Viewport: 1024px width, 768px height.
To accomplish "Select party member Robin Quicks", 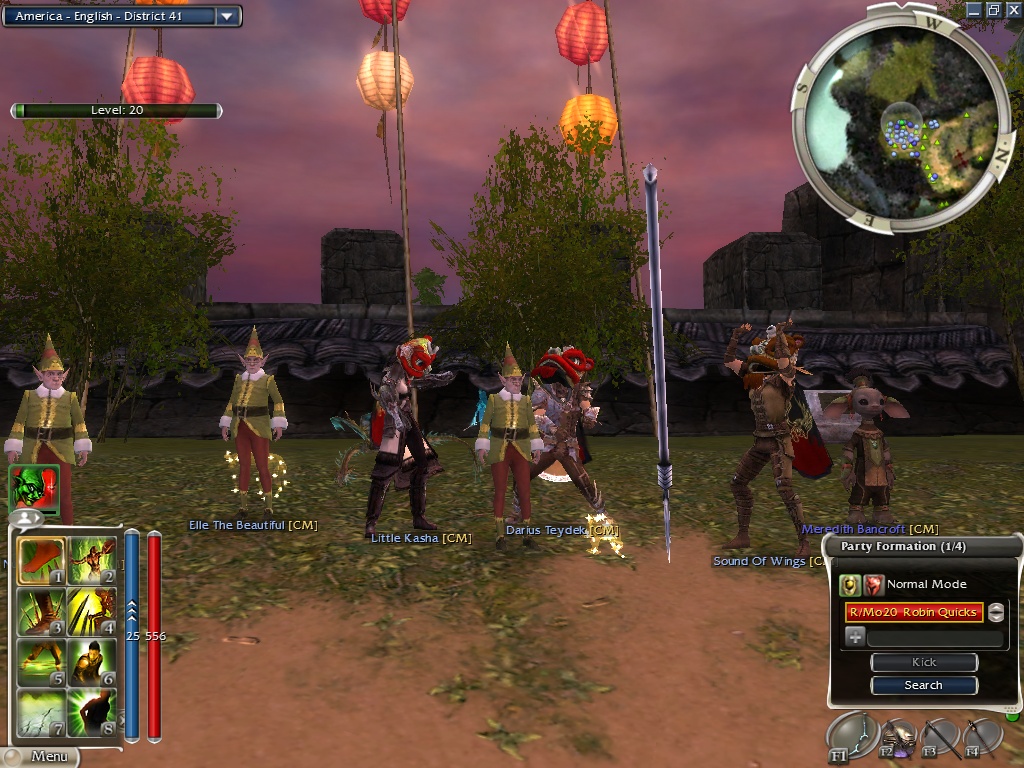I will (913, 612).
